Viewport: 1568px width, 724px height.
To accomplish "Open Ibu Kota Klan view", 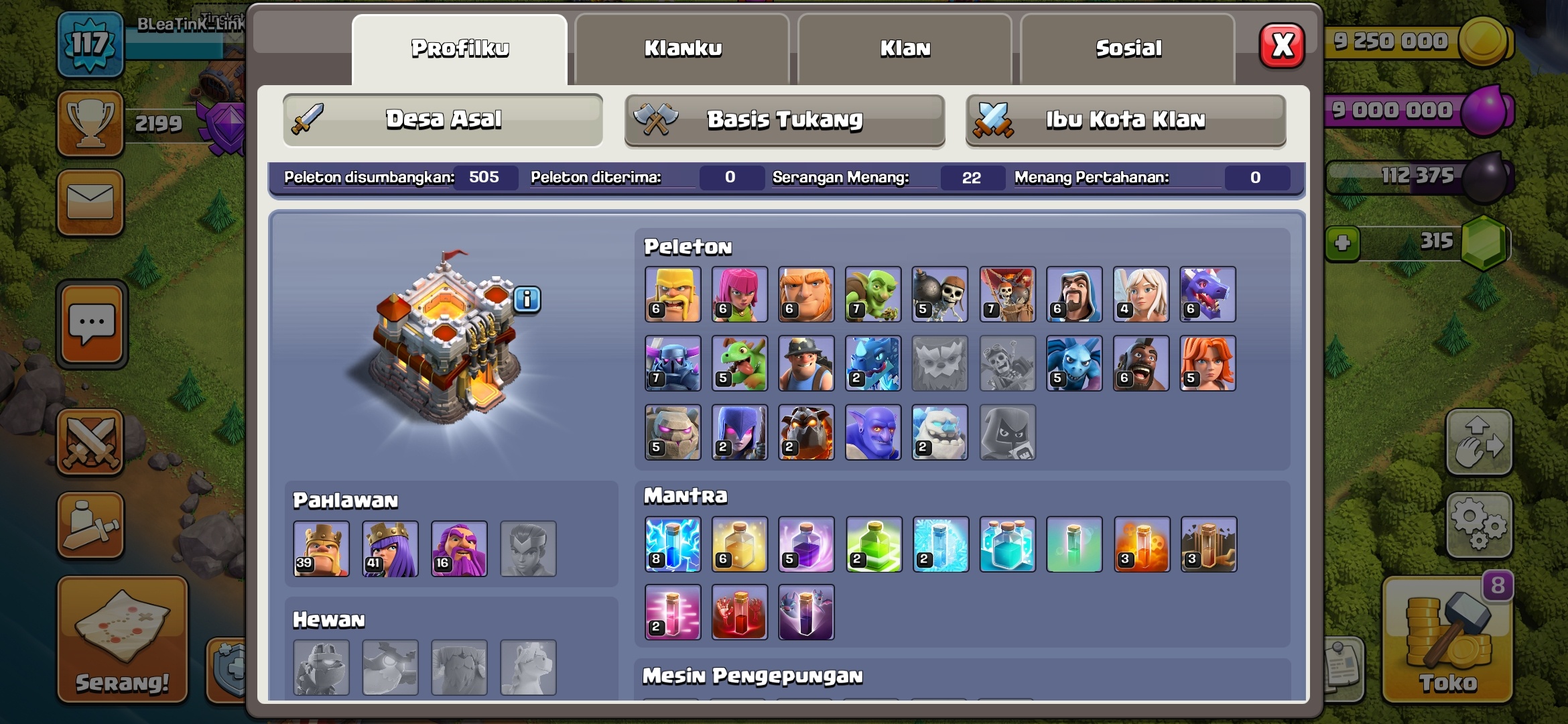I will [x=1126, y=120].
